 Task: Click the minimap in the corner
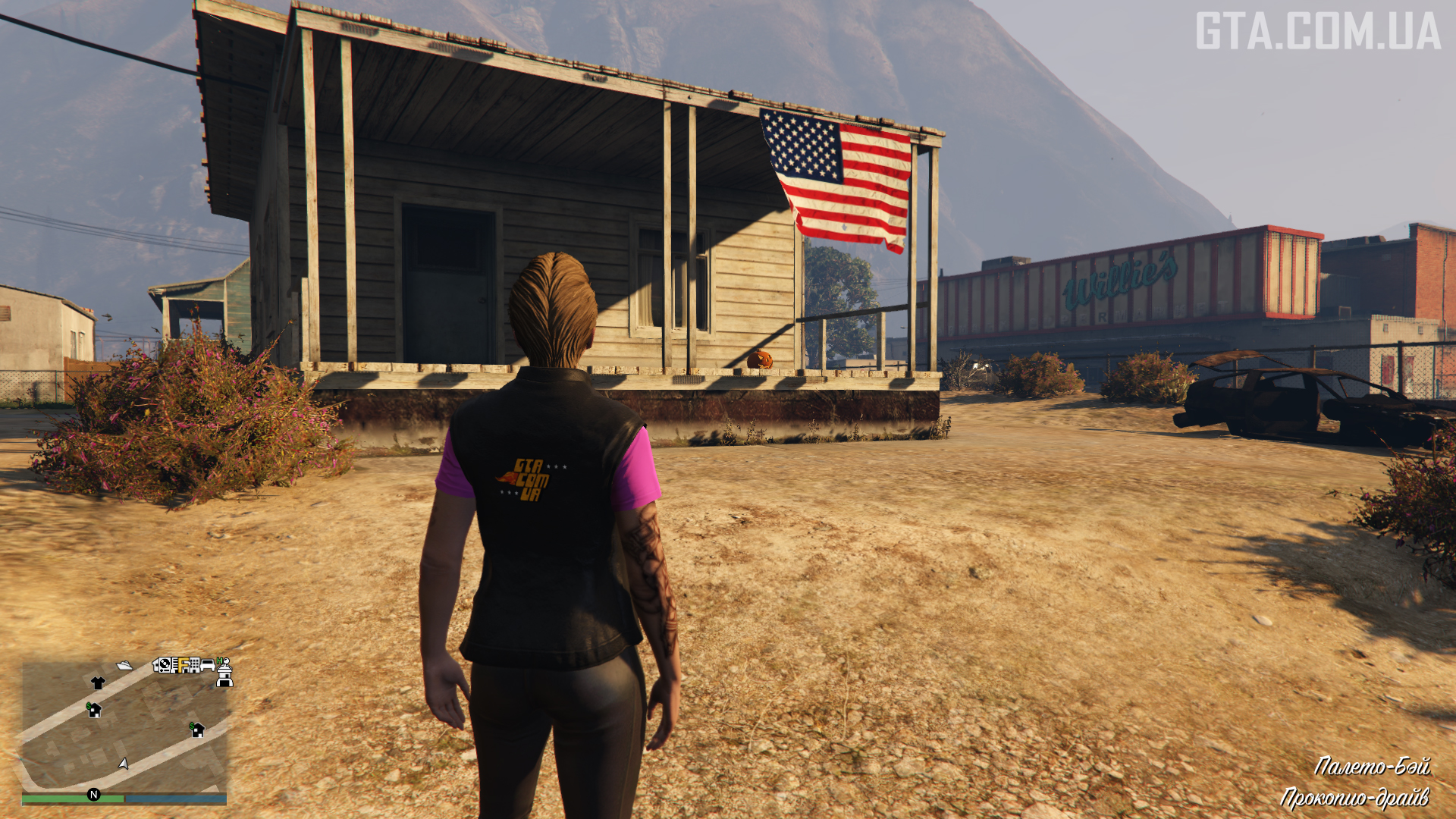124,726
